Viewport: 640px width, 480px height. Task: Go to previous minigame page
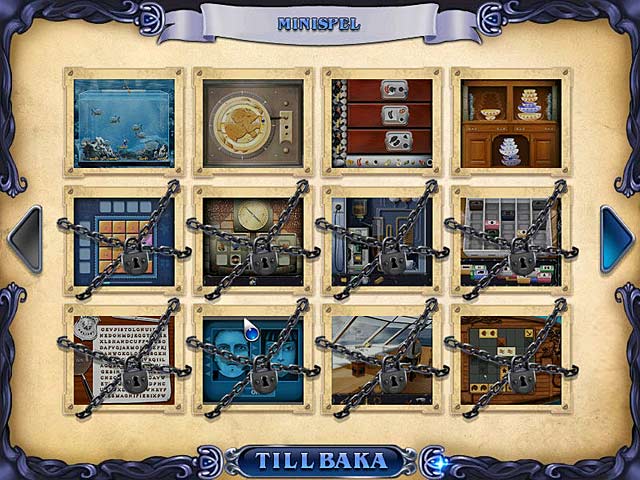[x=25, y=240]
